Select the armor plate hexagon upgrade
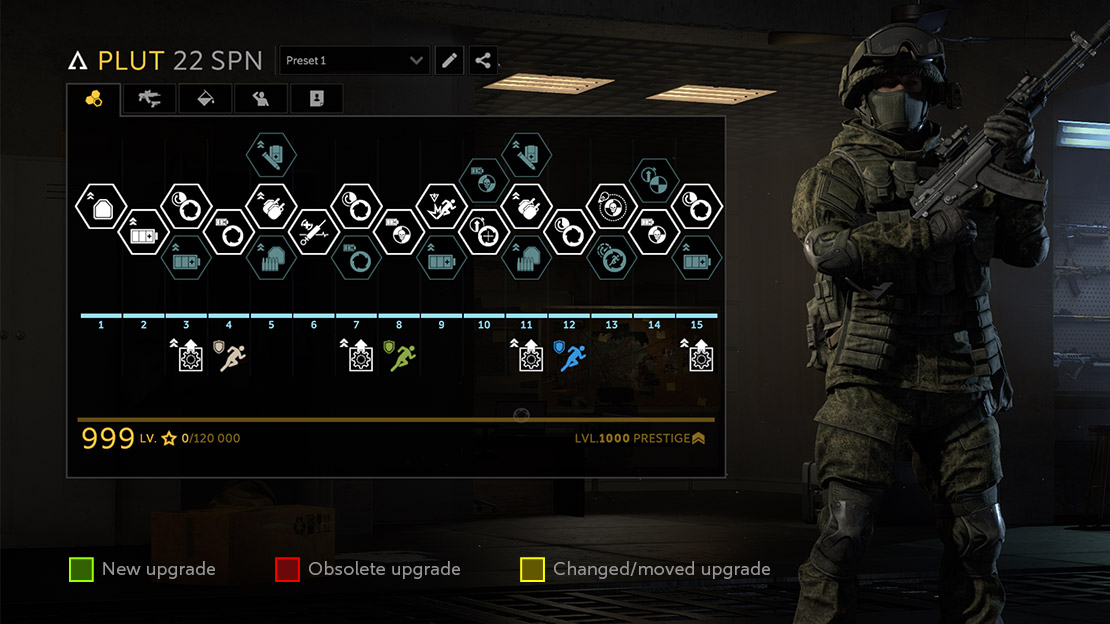The image size is (1110, 624). coord(100,207)
